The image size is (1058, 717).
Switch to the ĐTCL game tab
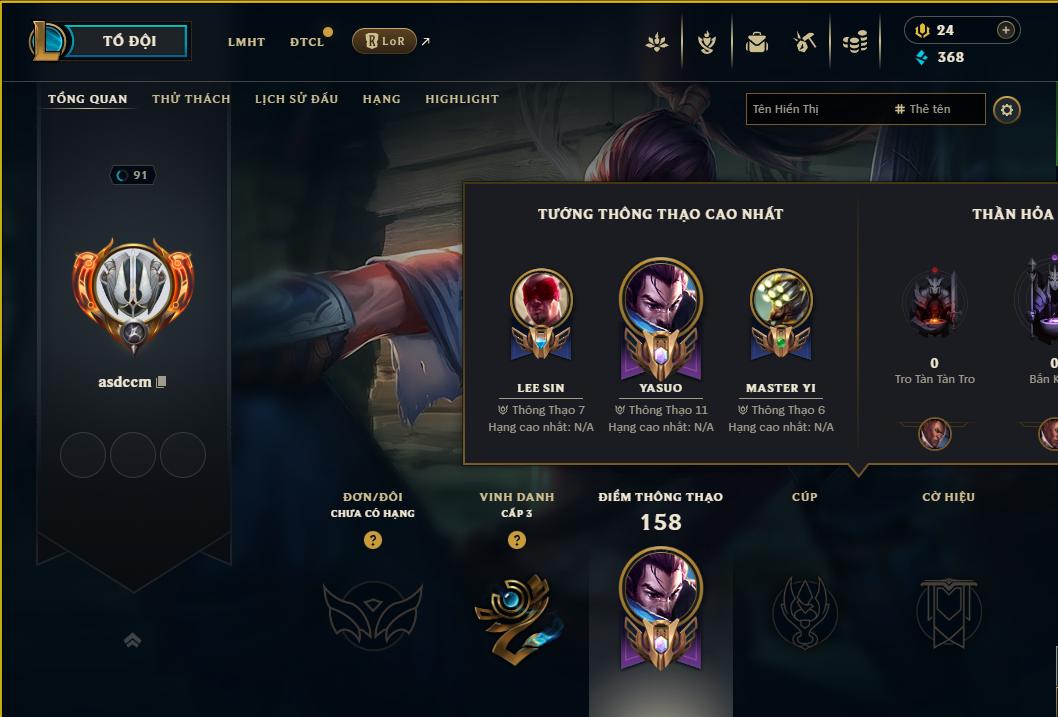pos(307,42)
